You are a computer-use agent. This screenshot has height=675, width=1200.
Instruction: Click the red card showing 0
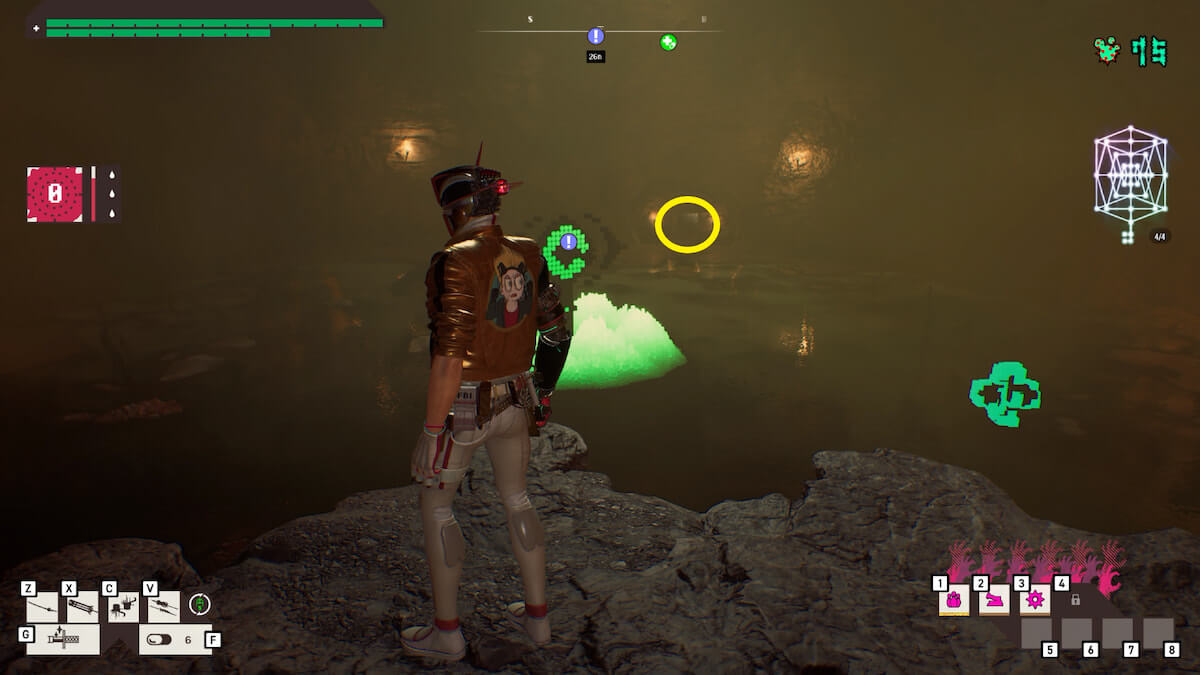(55, 194)
